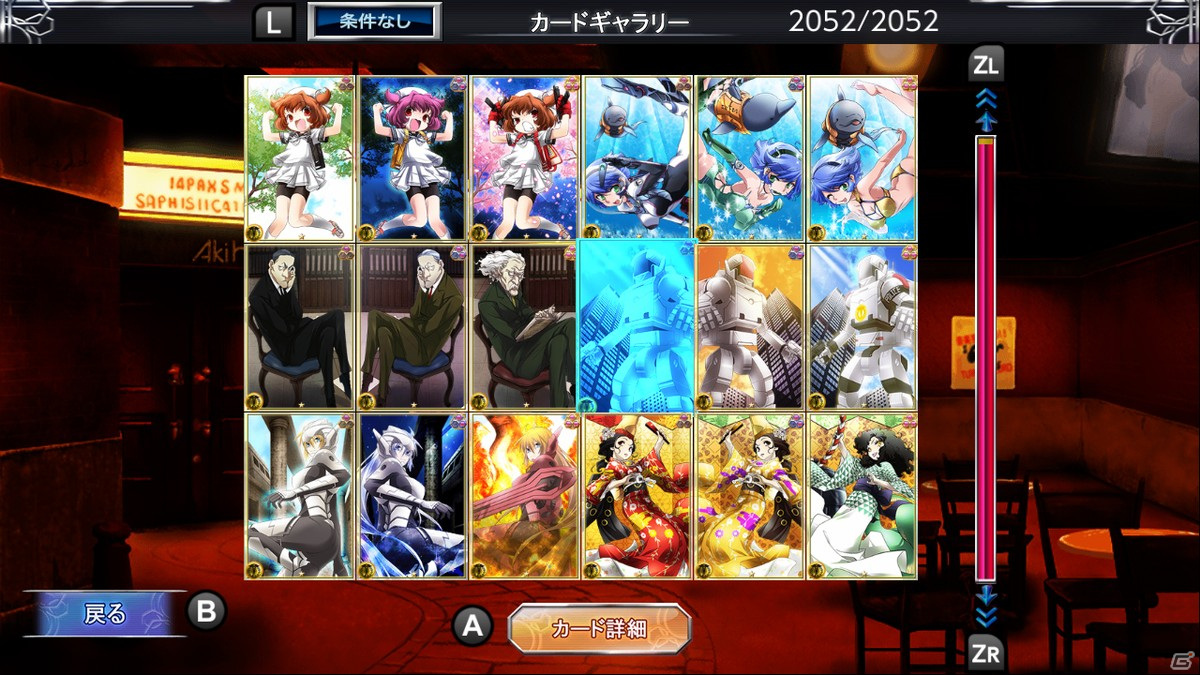
Task: Select the blue-haired swimsuit girl with dolphin card
Action: click(862, 158)
